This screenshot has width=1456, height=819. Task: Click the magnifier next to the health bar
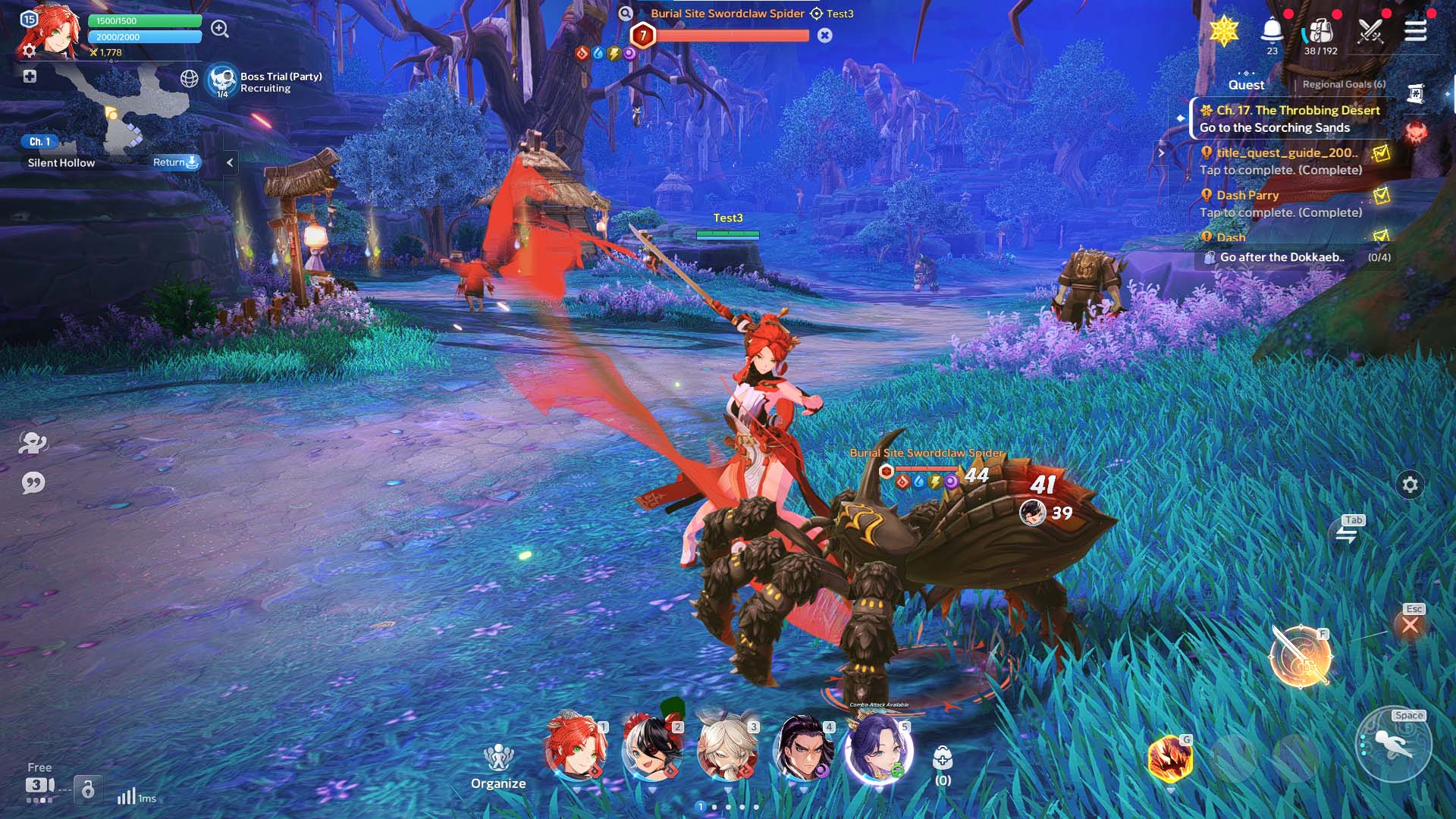[220, 29]
